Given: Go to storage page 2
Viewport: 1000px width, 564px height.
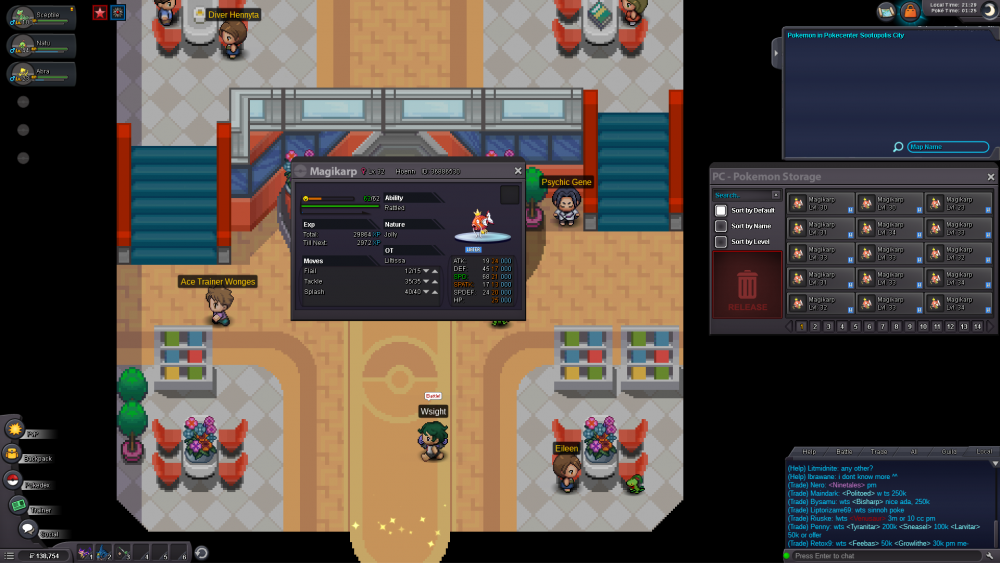Looking at the screenshot, I should [815, 326].
